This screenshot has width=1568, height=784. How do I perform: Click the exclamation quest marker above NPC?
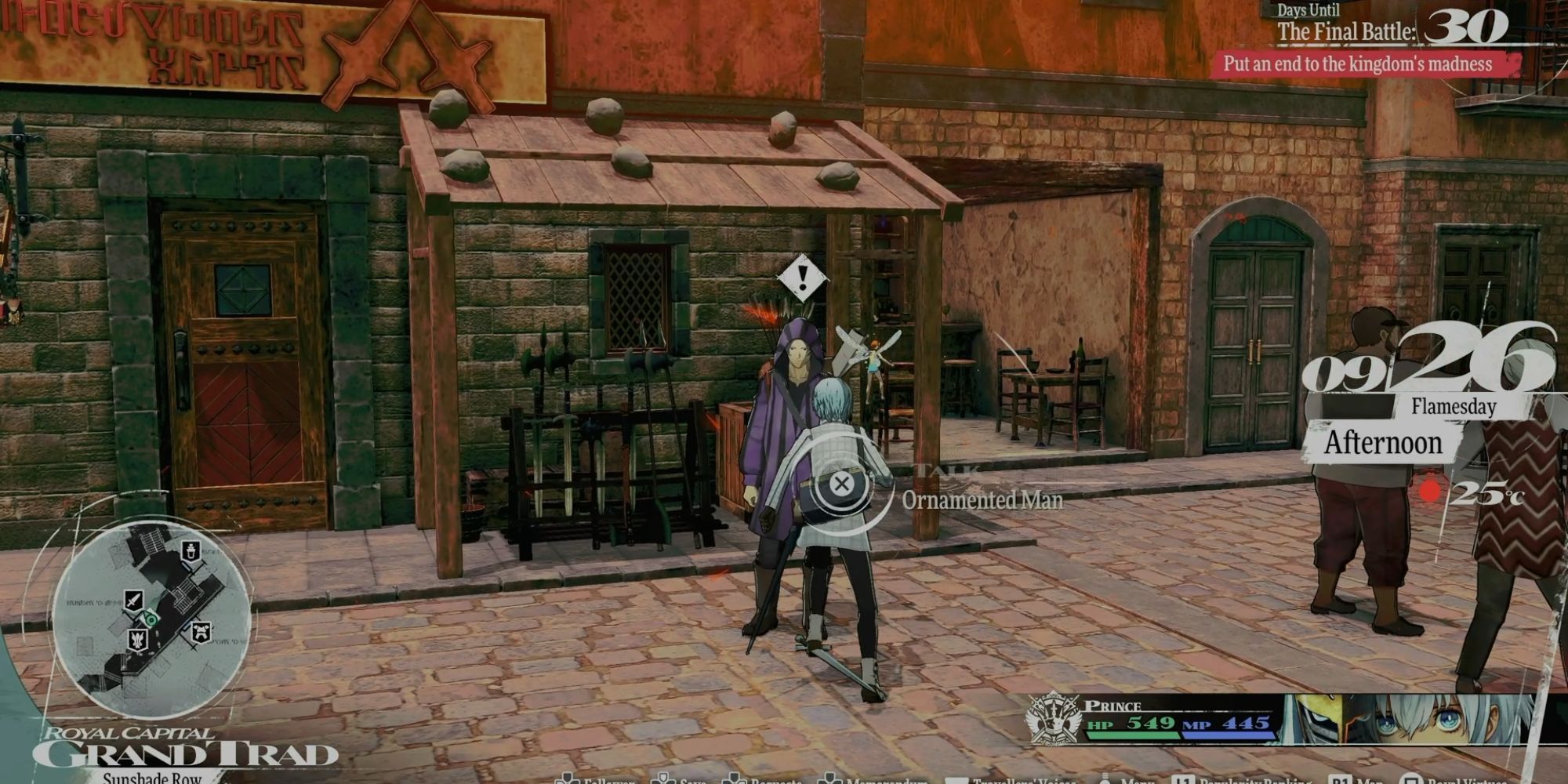(x=801, y=276)
